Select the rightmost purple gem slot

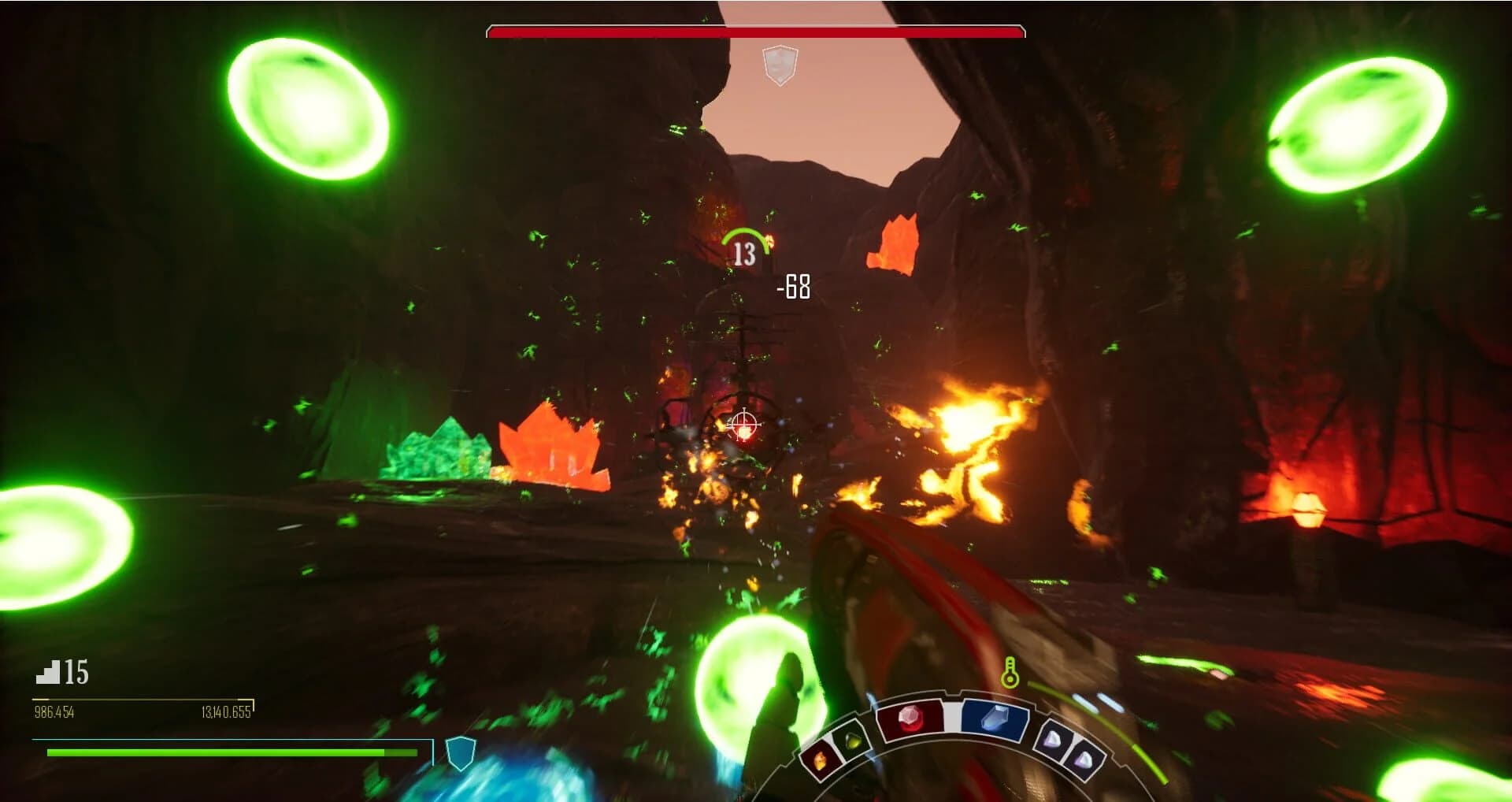click(x=1084, y=759)
